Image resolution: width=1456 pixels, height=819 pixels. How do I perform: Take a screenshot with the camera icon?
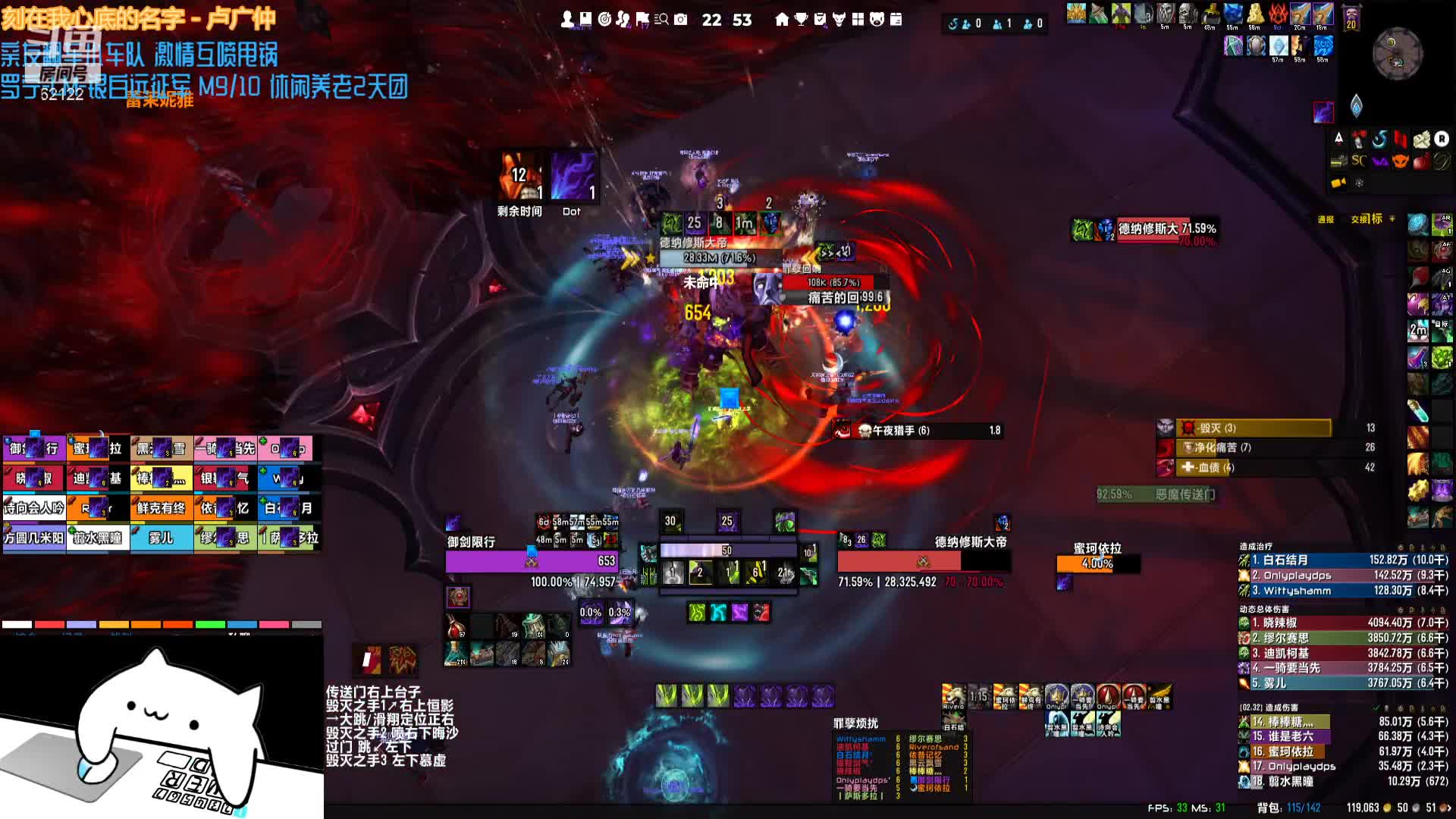[680, 20]
